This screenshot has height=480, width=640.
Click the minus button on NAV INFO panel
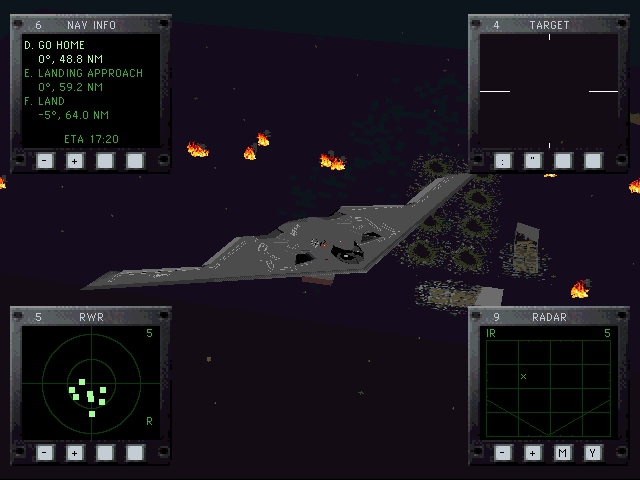click(45, 160)
